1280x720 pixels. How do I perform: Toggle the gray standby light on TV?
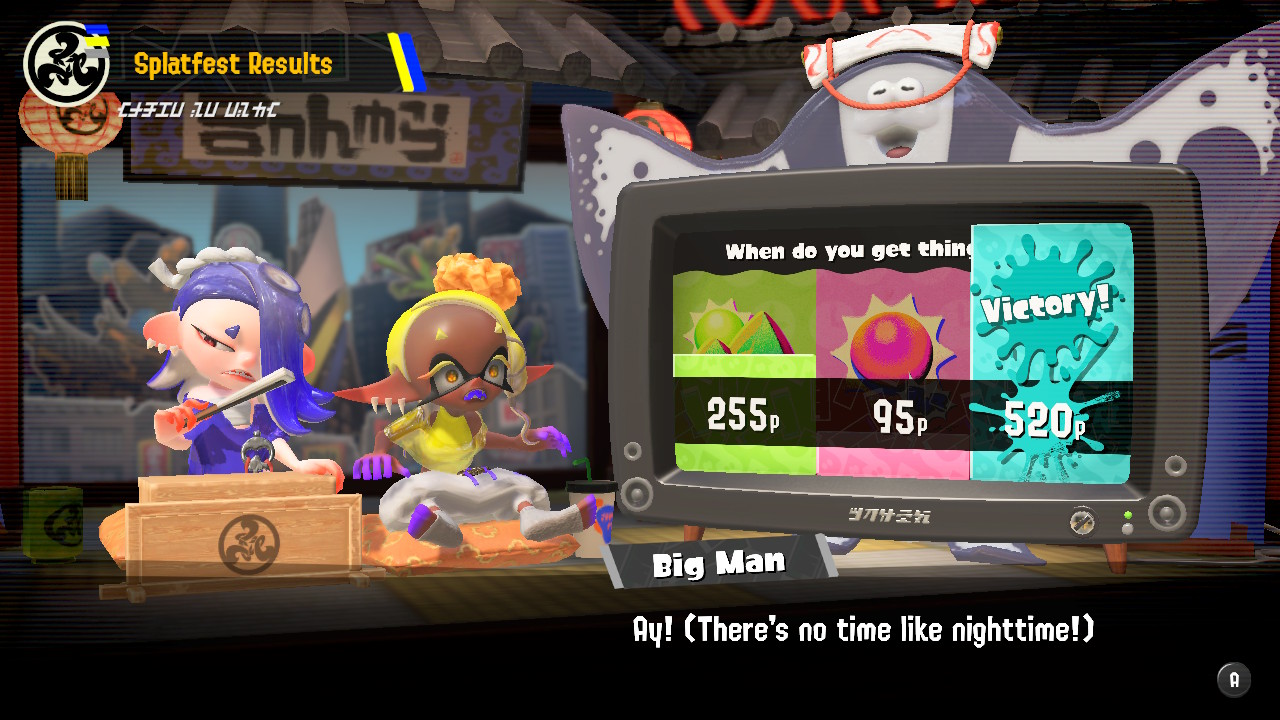coord(1127,528)
